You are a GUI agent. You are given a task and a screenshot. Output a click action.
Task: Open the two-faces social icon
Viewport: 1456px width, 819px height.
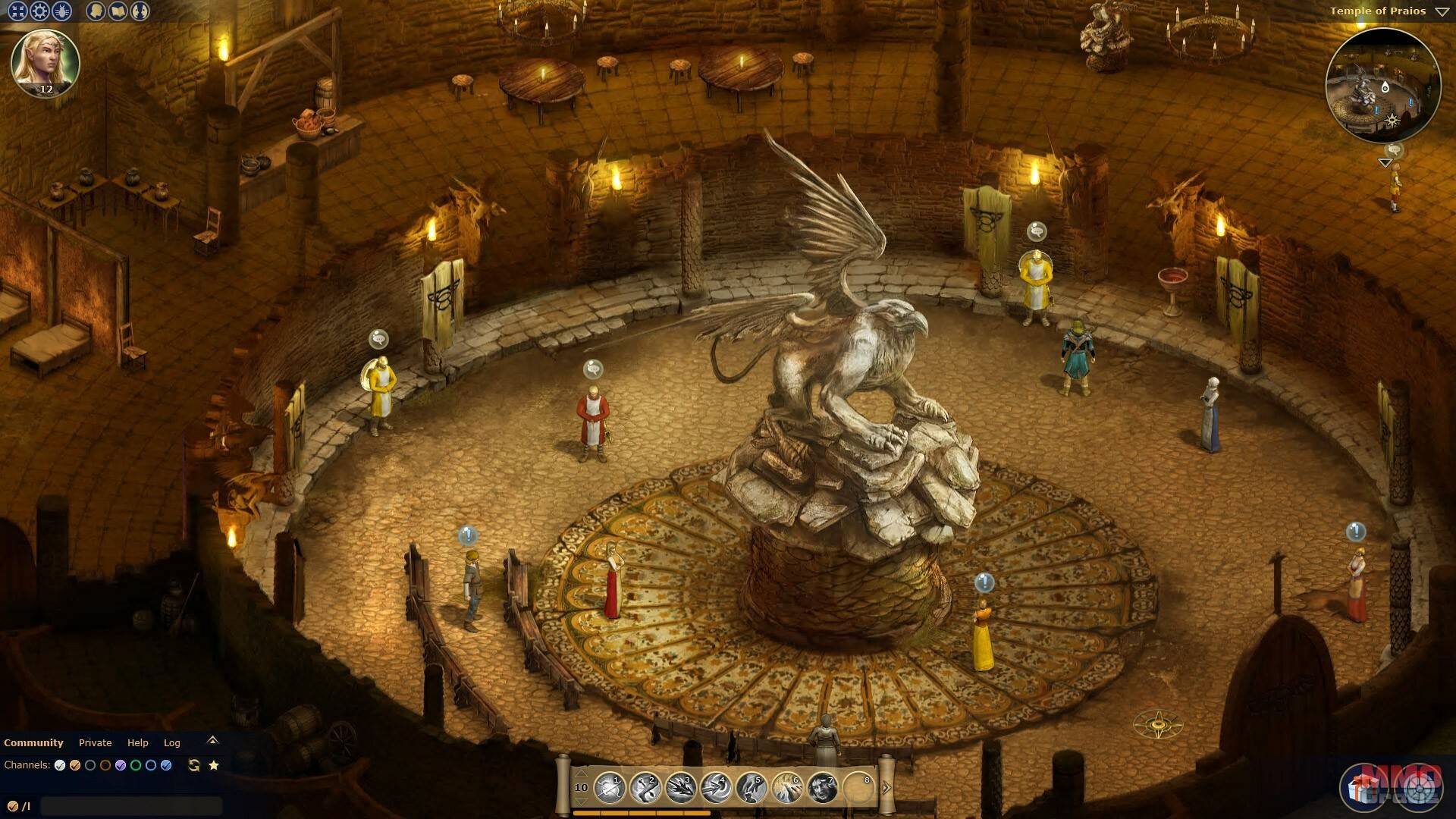140,11
